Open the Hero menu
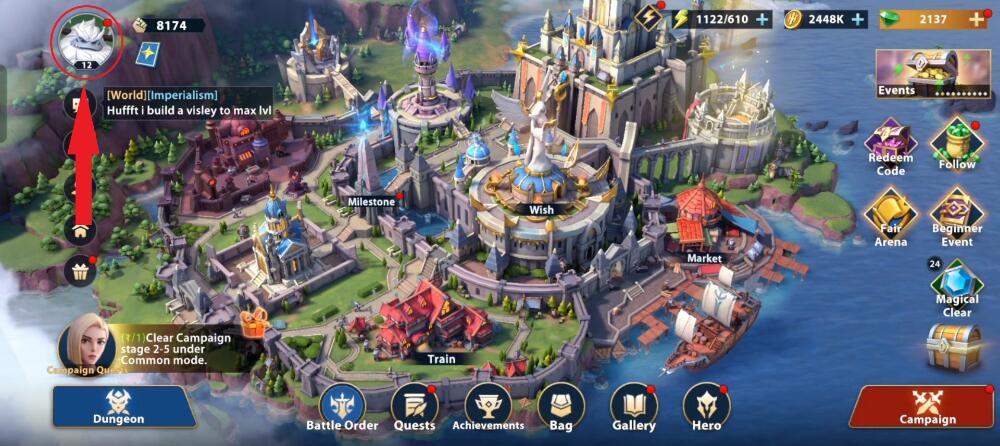Image resolution: width=1000 pixels, height=446 pixels. [x=707, y=406]
